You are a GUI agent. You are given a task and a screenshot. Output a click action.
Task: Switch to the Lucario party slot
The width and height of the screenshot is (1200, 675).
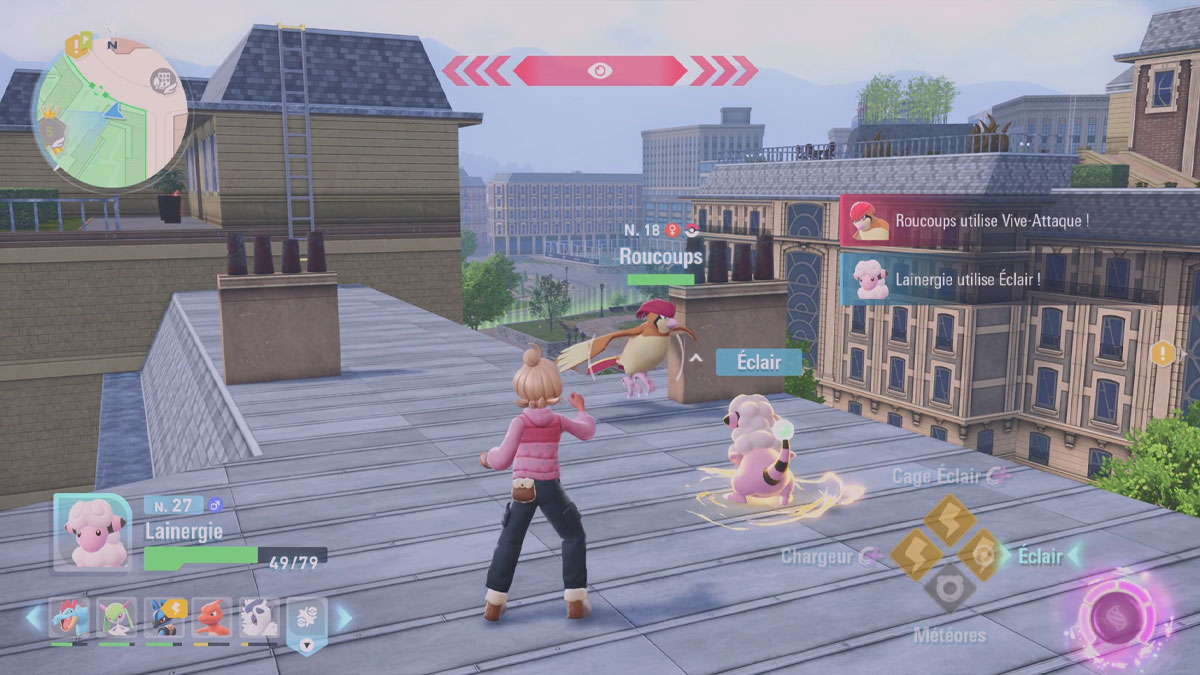(x=164, y=618)
